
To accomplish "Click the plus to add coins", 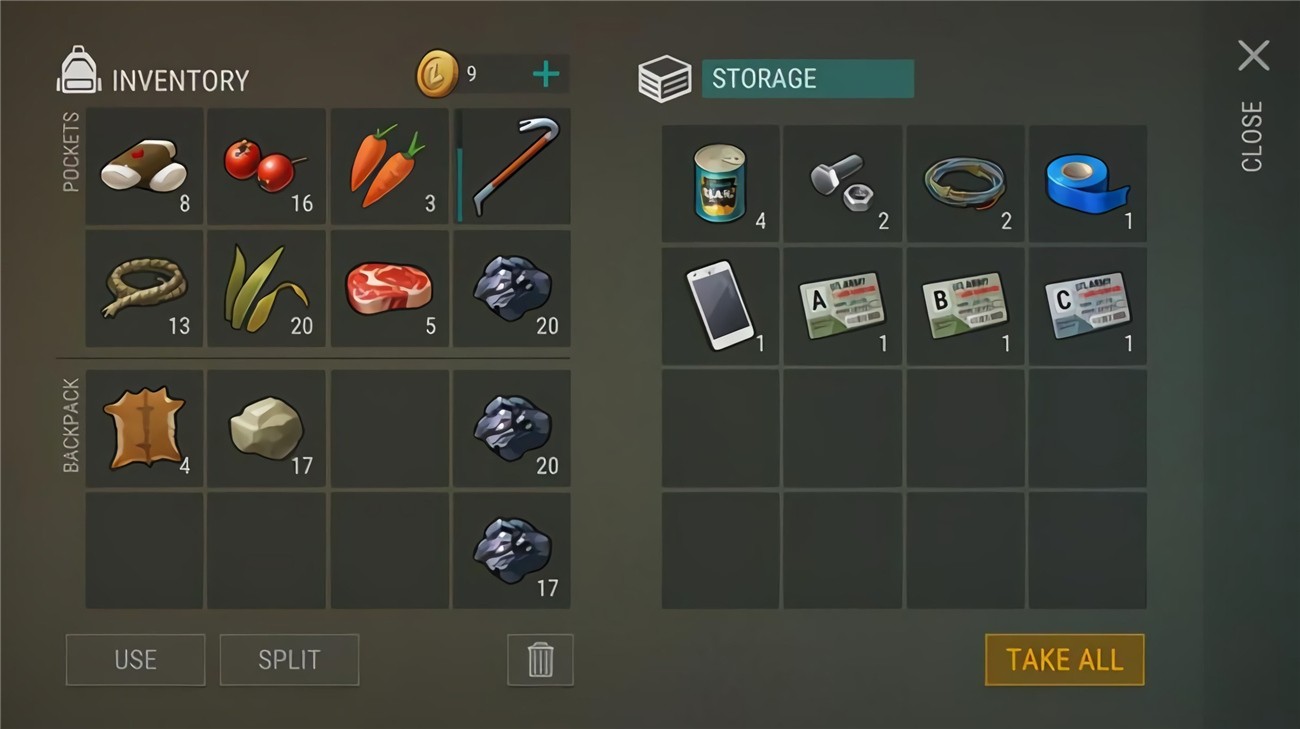I will [x=546, y=73].
